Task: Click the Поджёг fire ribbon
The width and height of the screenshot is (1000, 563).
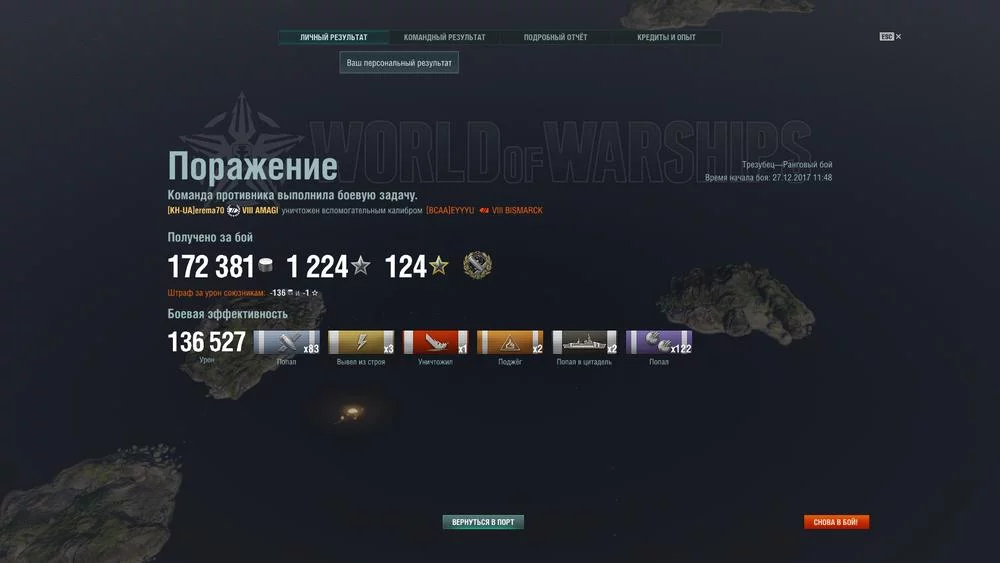Action: [x=510, y=343]
